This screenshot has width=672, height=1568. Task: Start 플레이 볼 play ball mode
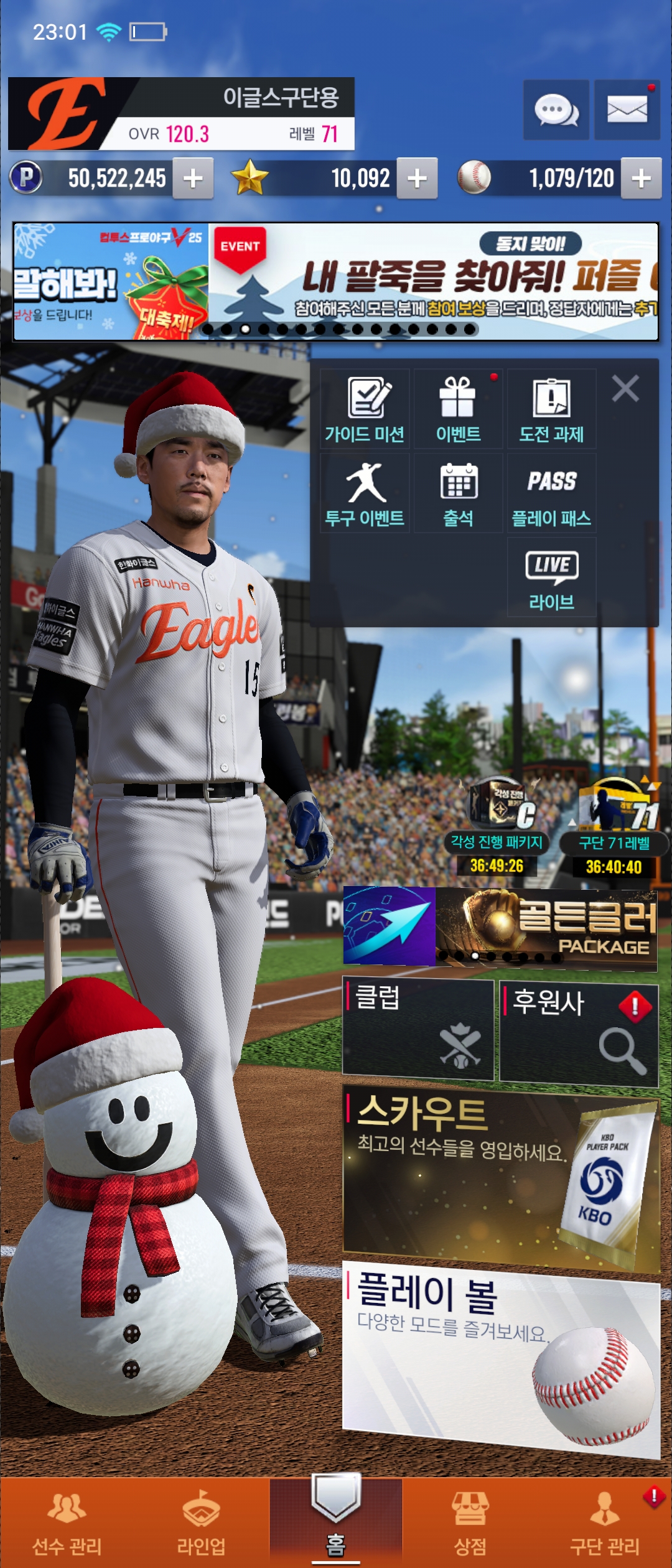[501, 1356]
